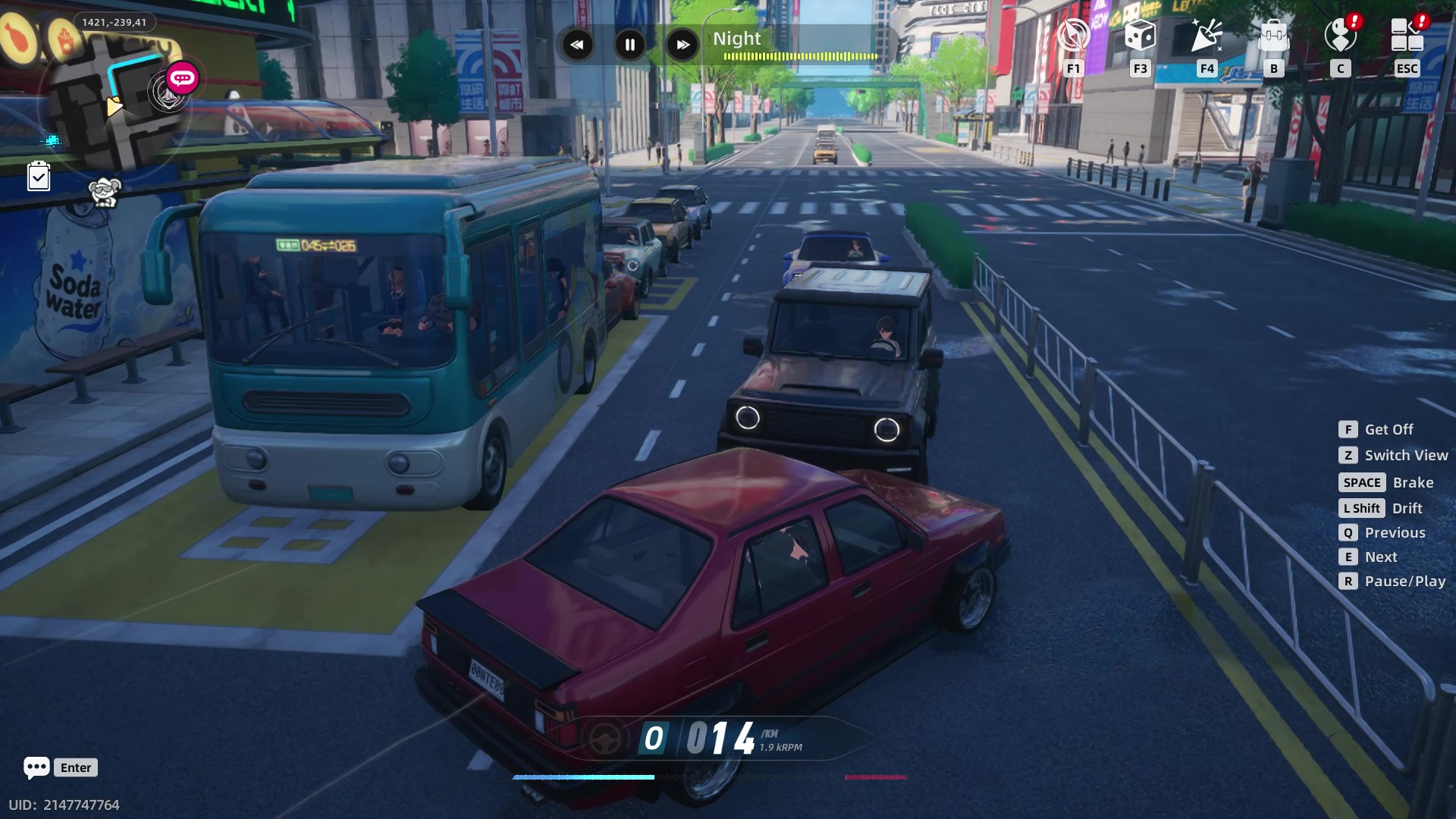Open the chat box bubble icon
The height and width of the screenshot is (819, 1456).
pos(36,767)
